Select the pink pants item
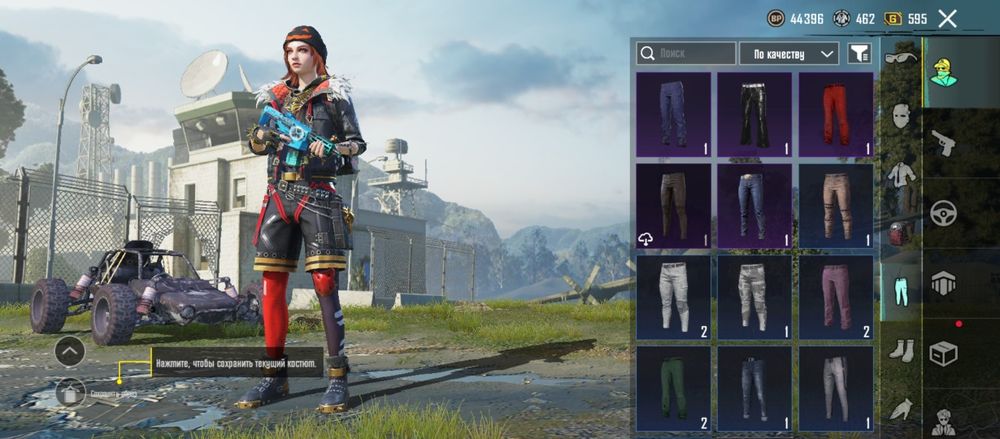The width and height of the screenshot is (1000, 439). [835, 297]
